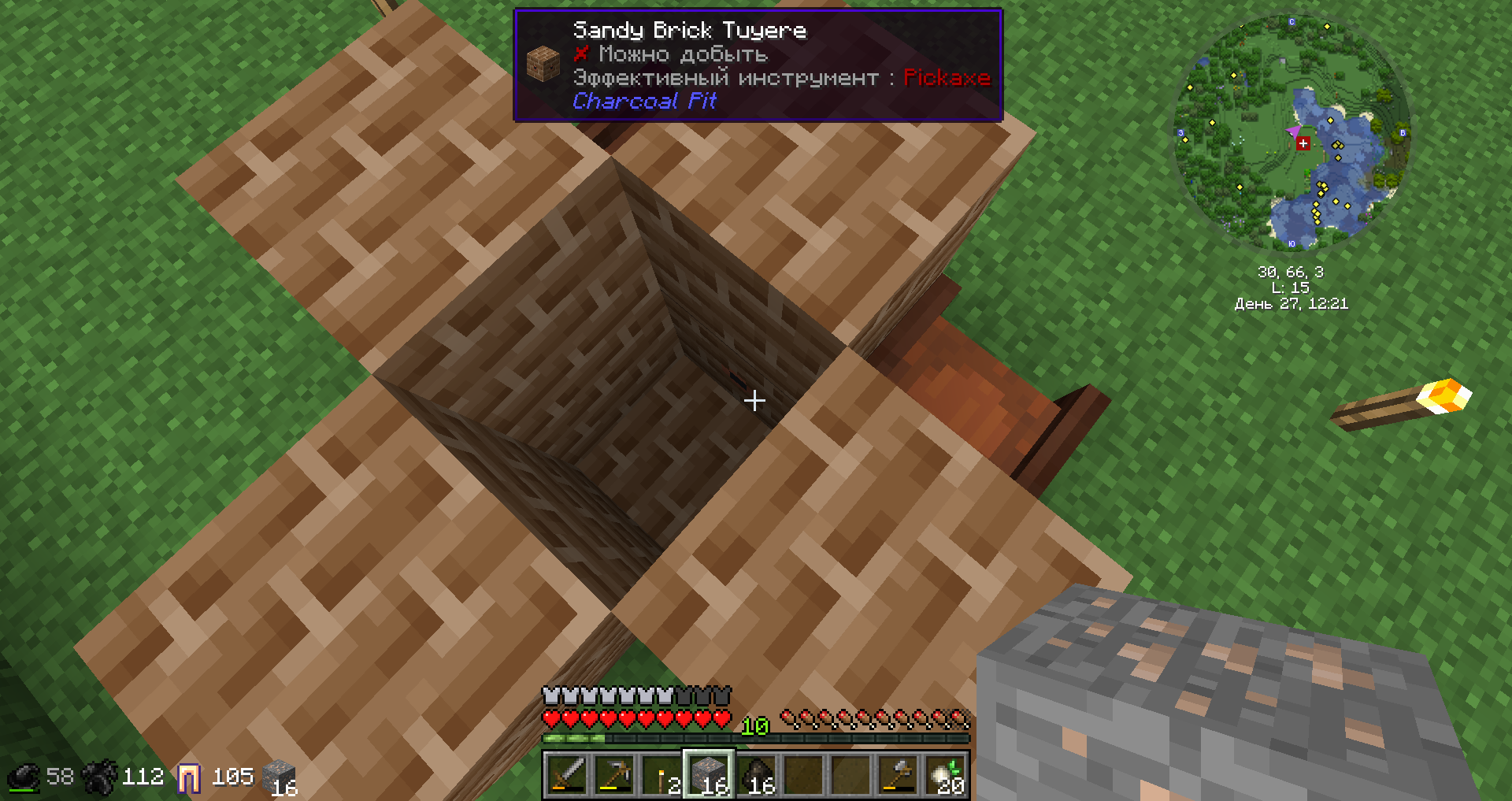
Task: Click the Sandy Brick Tuyere thumbnail in the tooltip
Action: click(542, 62)
